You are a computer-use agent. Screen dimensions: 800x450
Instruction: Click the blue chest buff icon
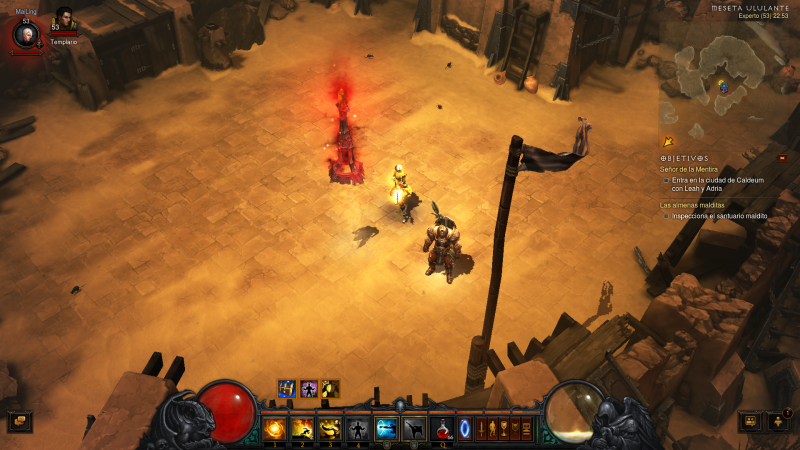coord(287,388)
